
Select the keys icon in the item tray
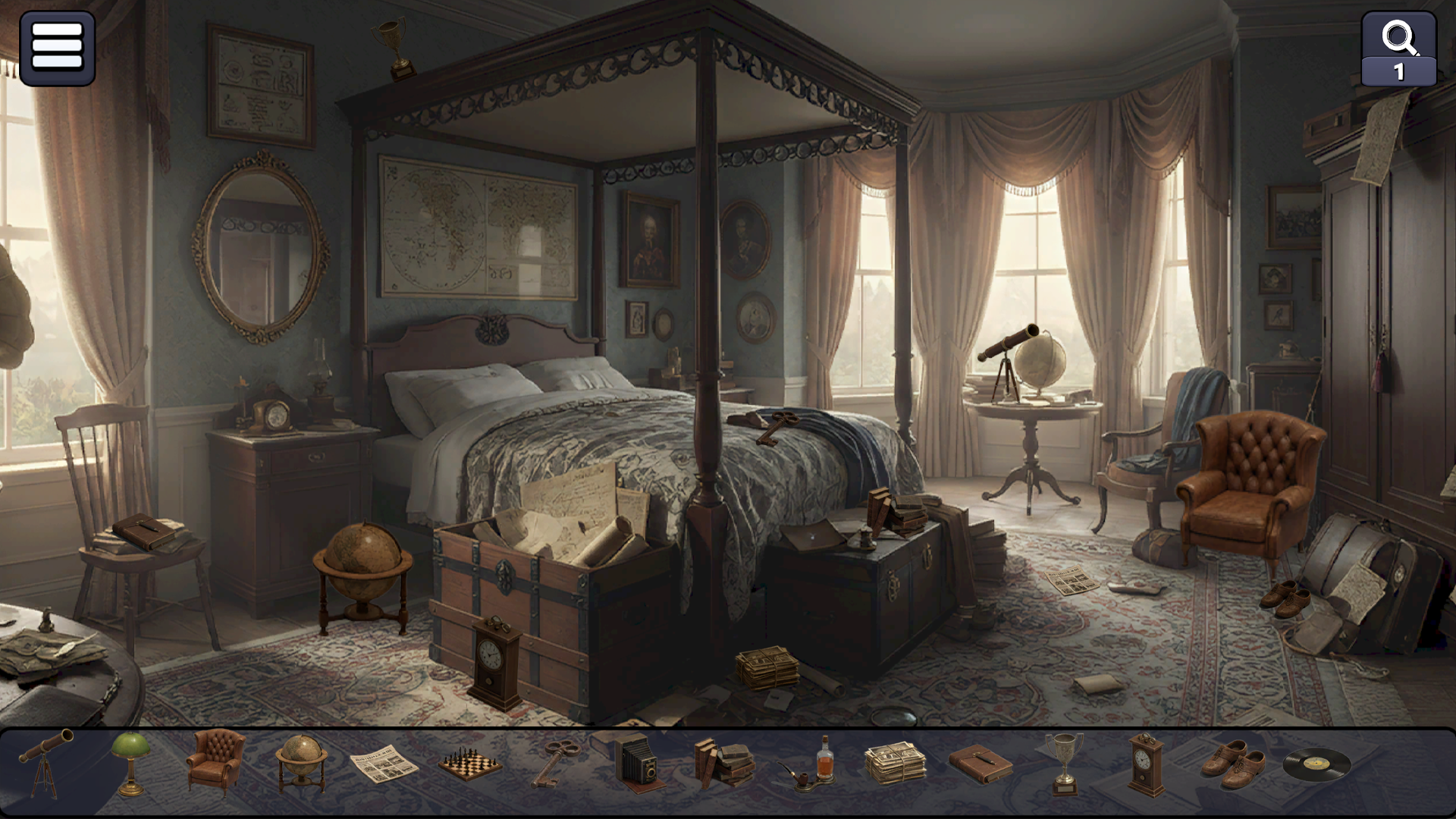click(x=556, y=766)
